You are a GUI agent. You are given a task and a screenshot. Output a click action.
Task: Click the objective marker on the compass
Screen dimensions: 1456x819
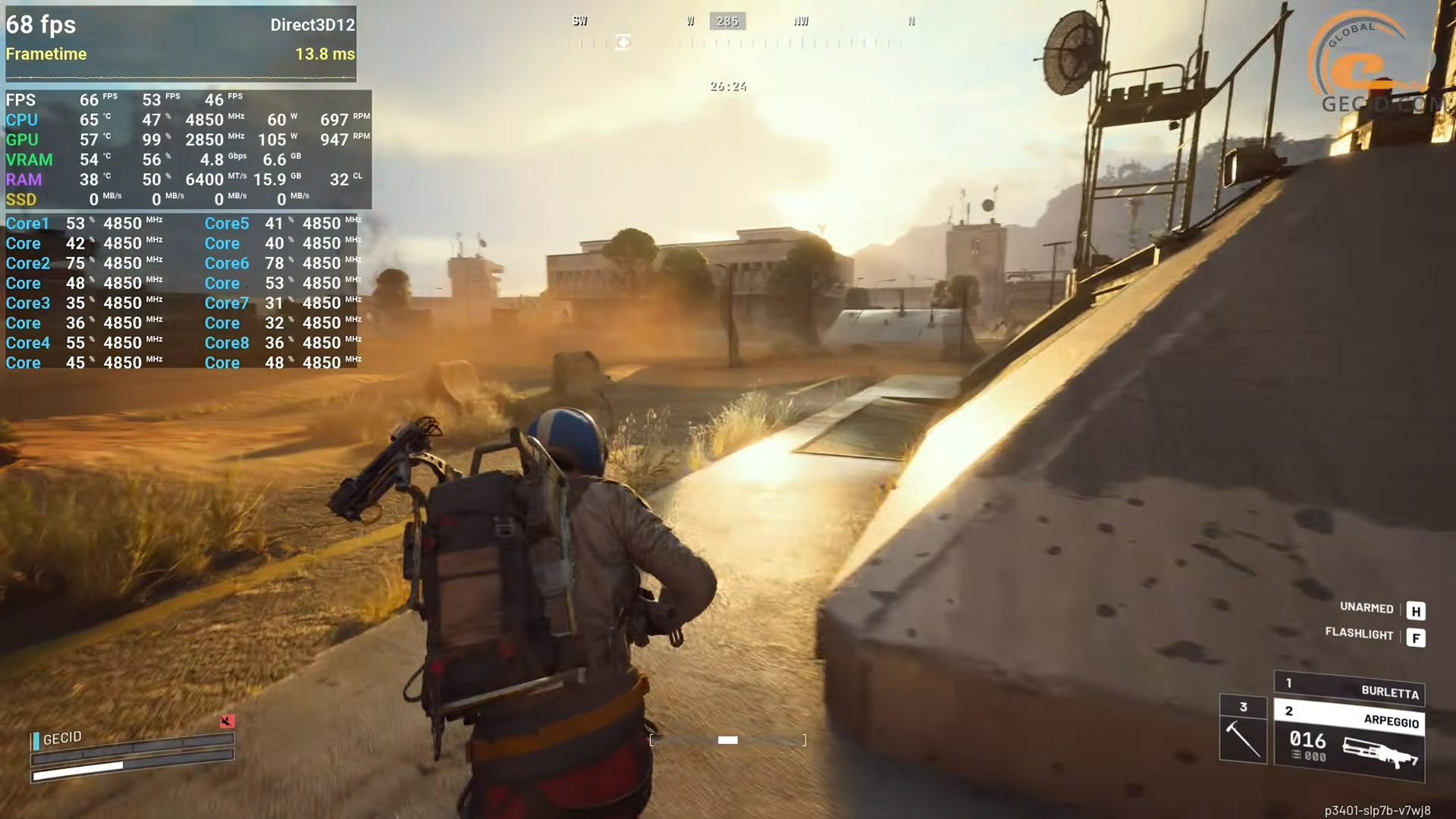(x=623, y=42)
